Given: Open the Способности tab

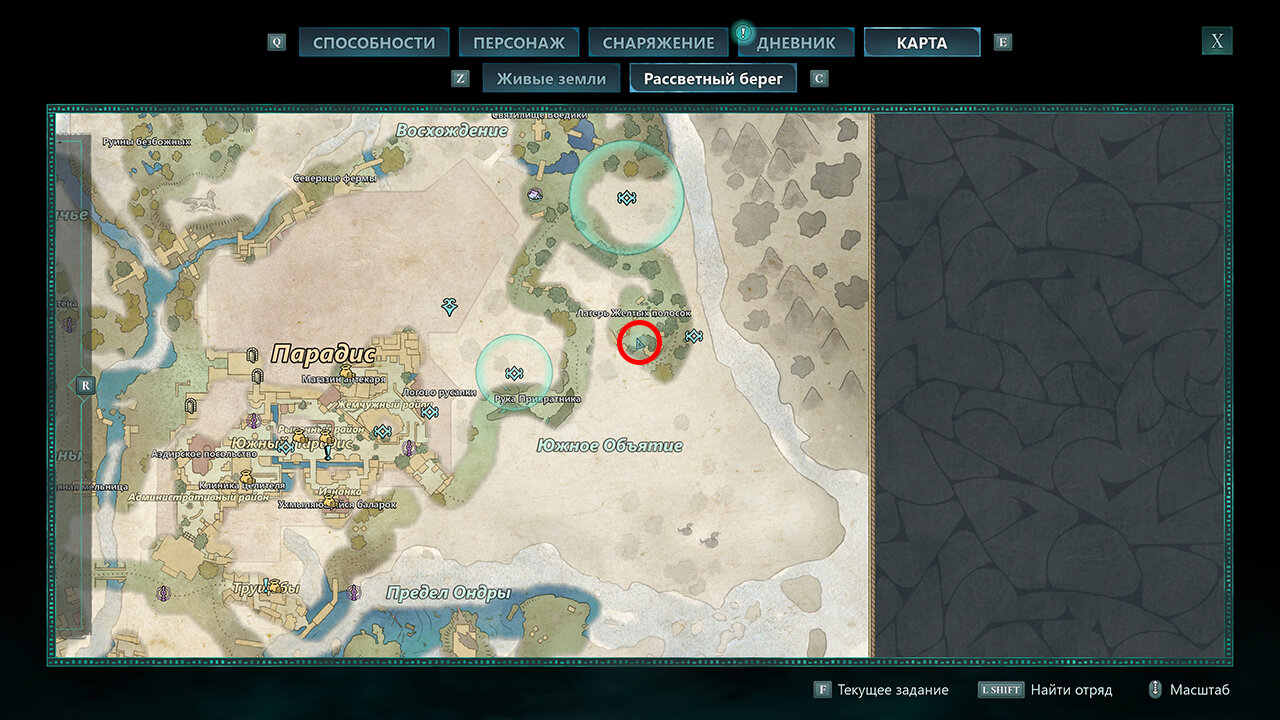Looking at the screenshot, I should pos(374,43).
